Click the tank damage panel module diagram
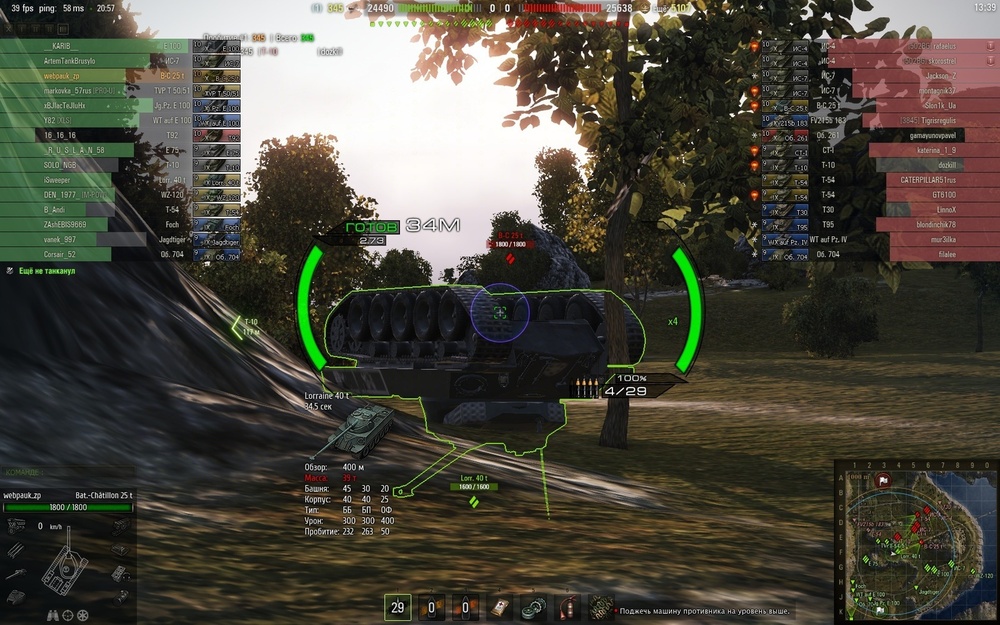Viewport: 1000px width, 625px height. pyautogui.click(x=65, y=565)
